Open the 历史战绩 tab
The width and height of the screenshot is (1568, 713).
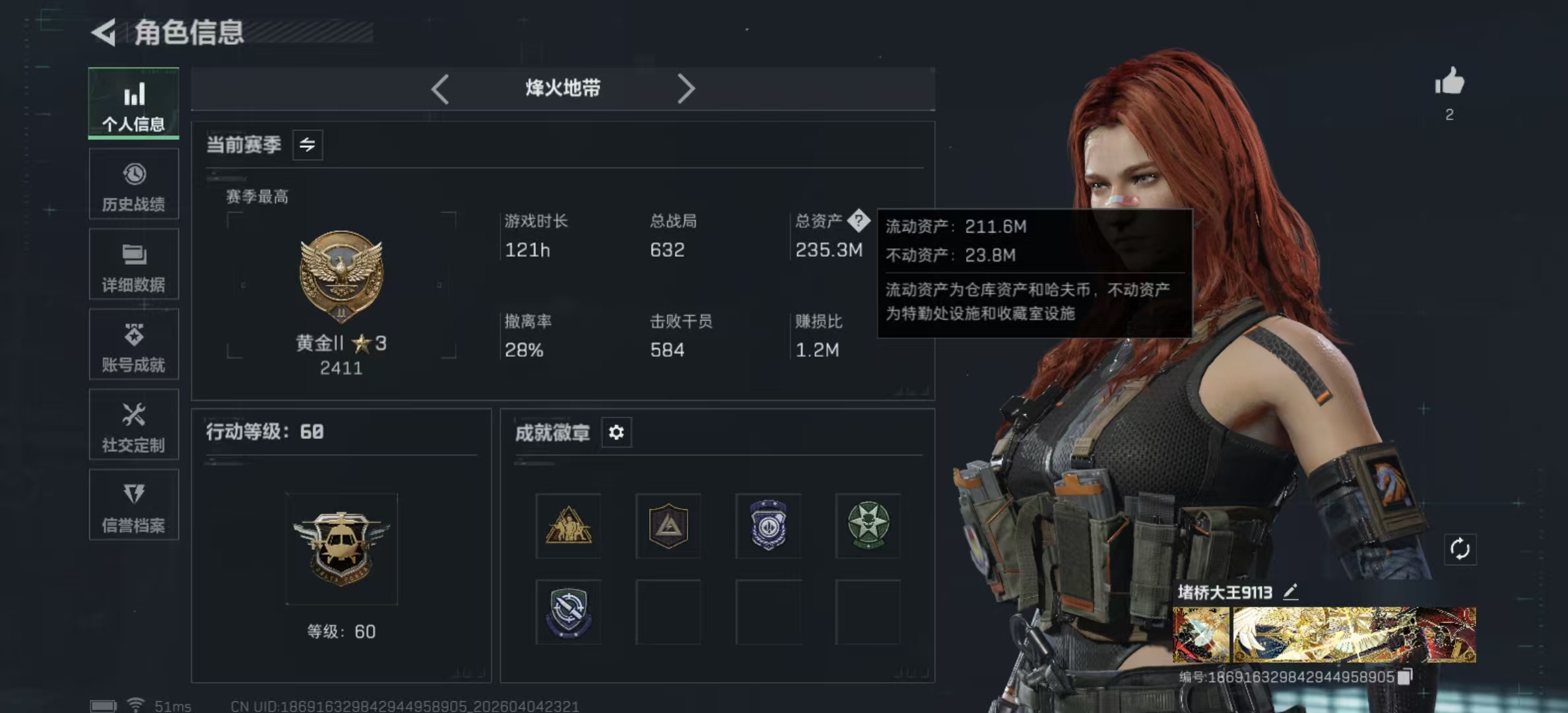133,184
